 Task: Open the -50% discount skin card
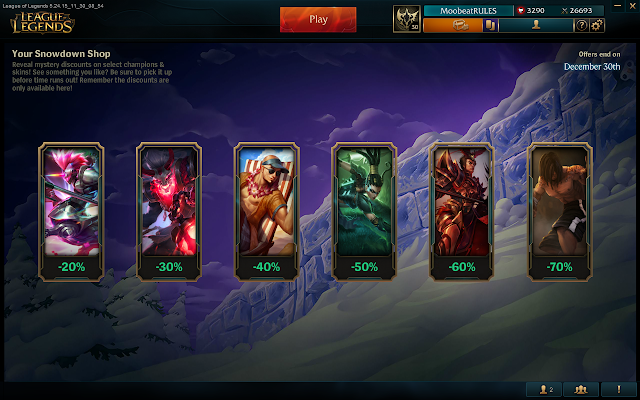pyautogui.click(x=364, y=209)
